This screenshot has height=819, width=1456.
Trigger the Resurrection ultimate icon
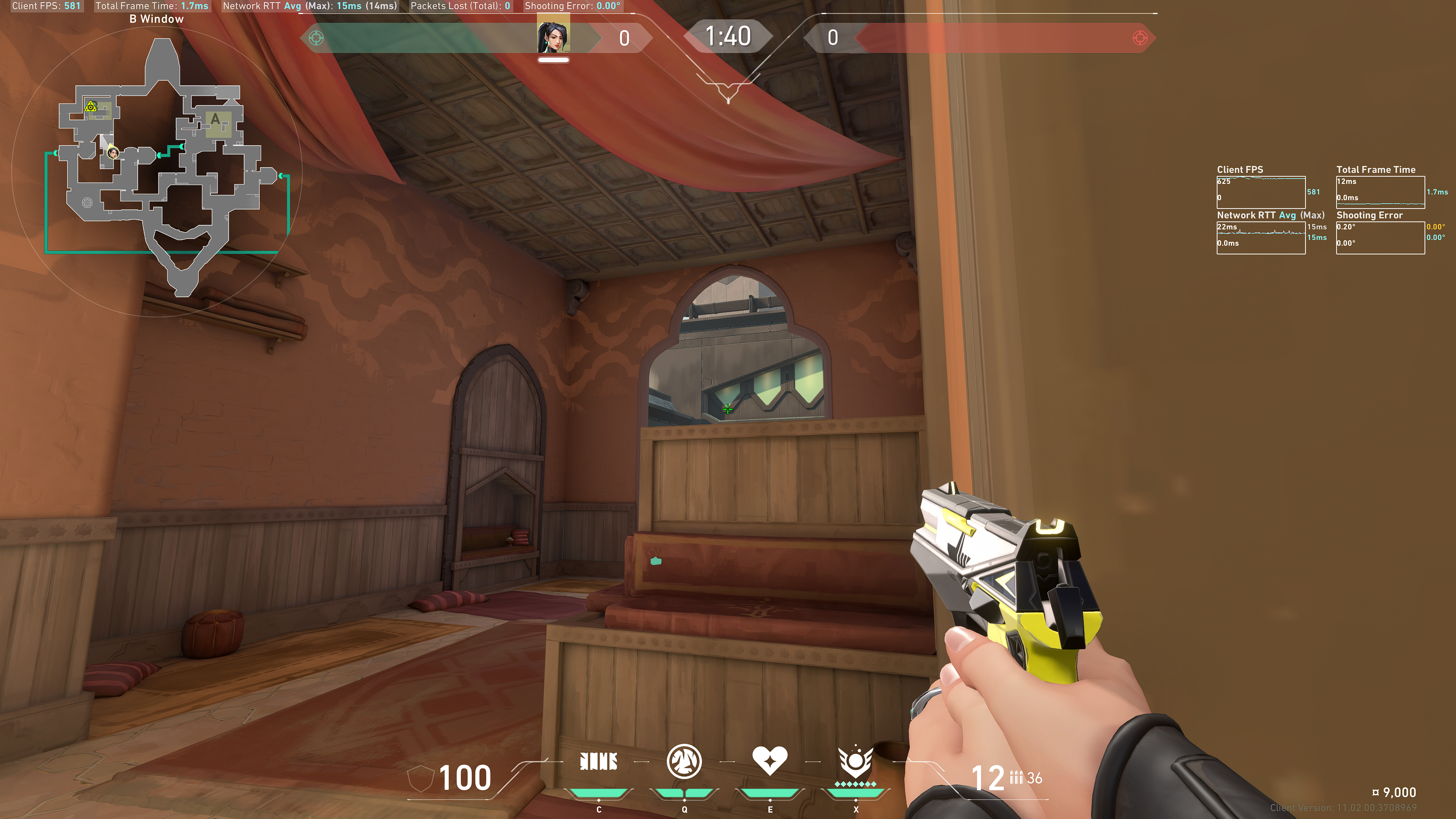point(855,761)
